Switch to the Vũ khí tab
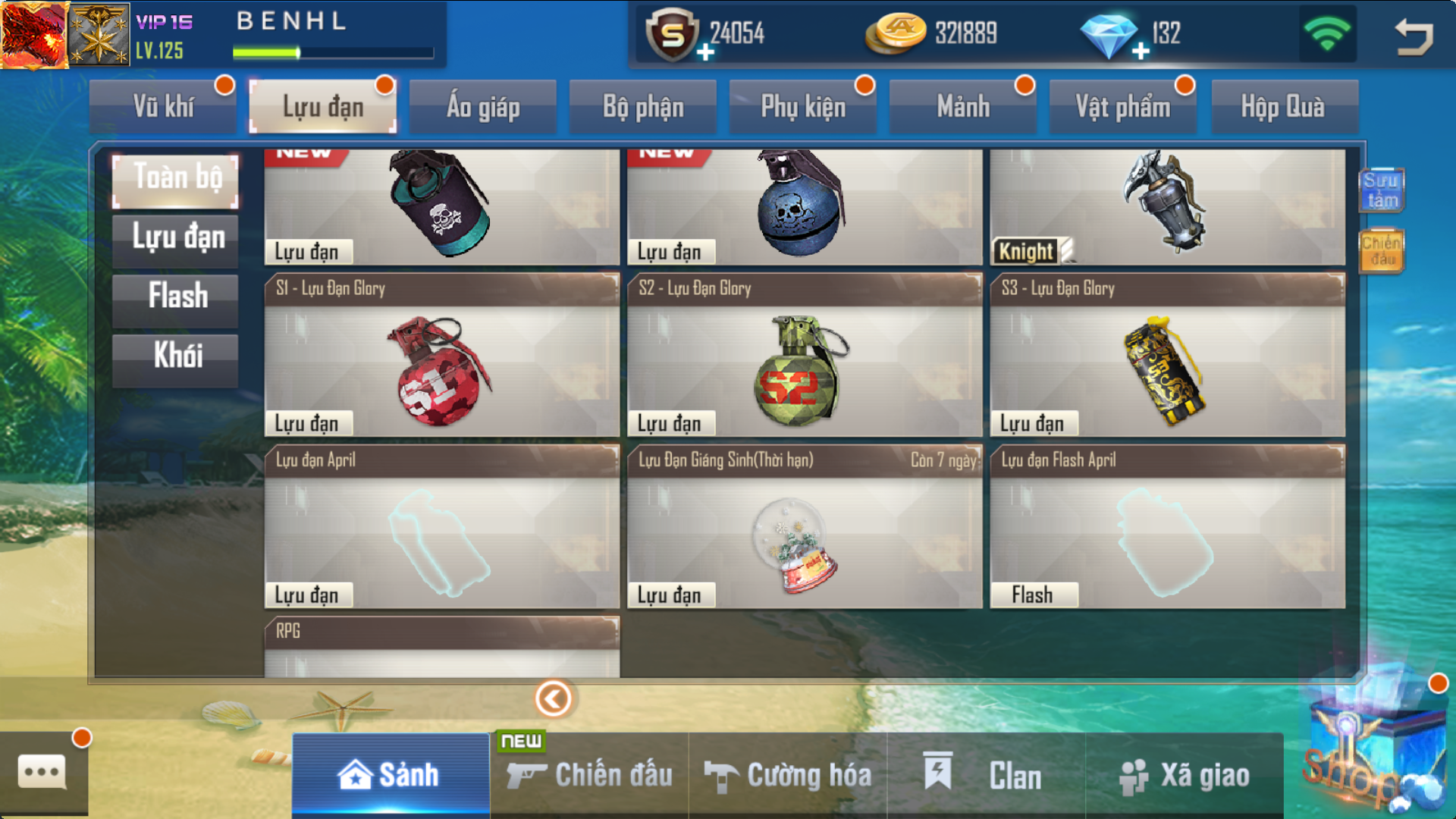Viewport: 1456px width, 819px height. click(163, 107)
